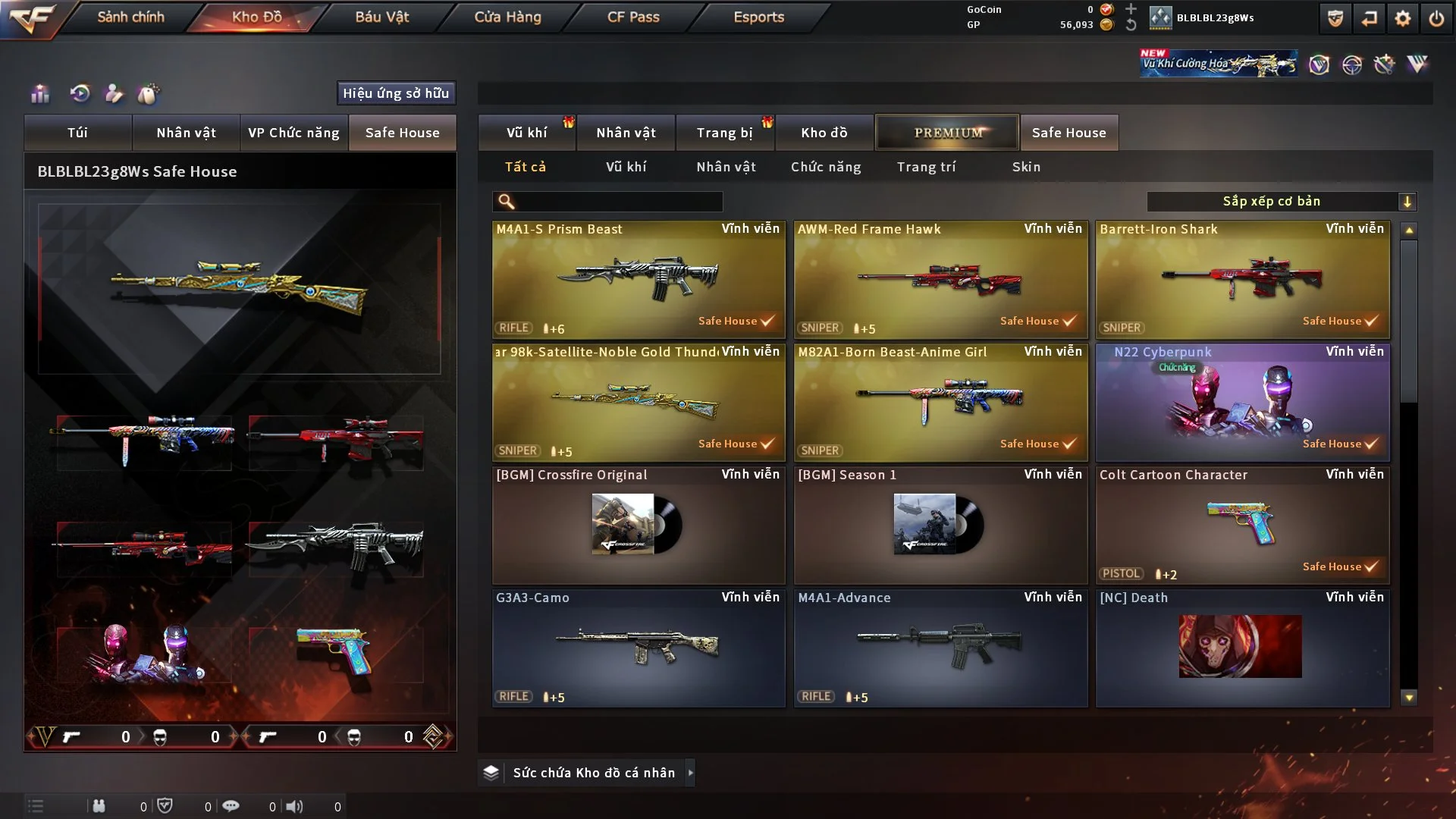Choose the Colt Cartoon Character pistol

pos(1242,526)
